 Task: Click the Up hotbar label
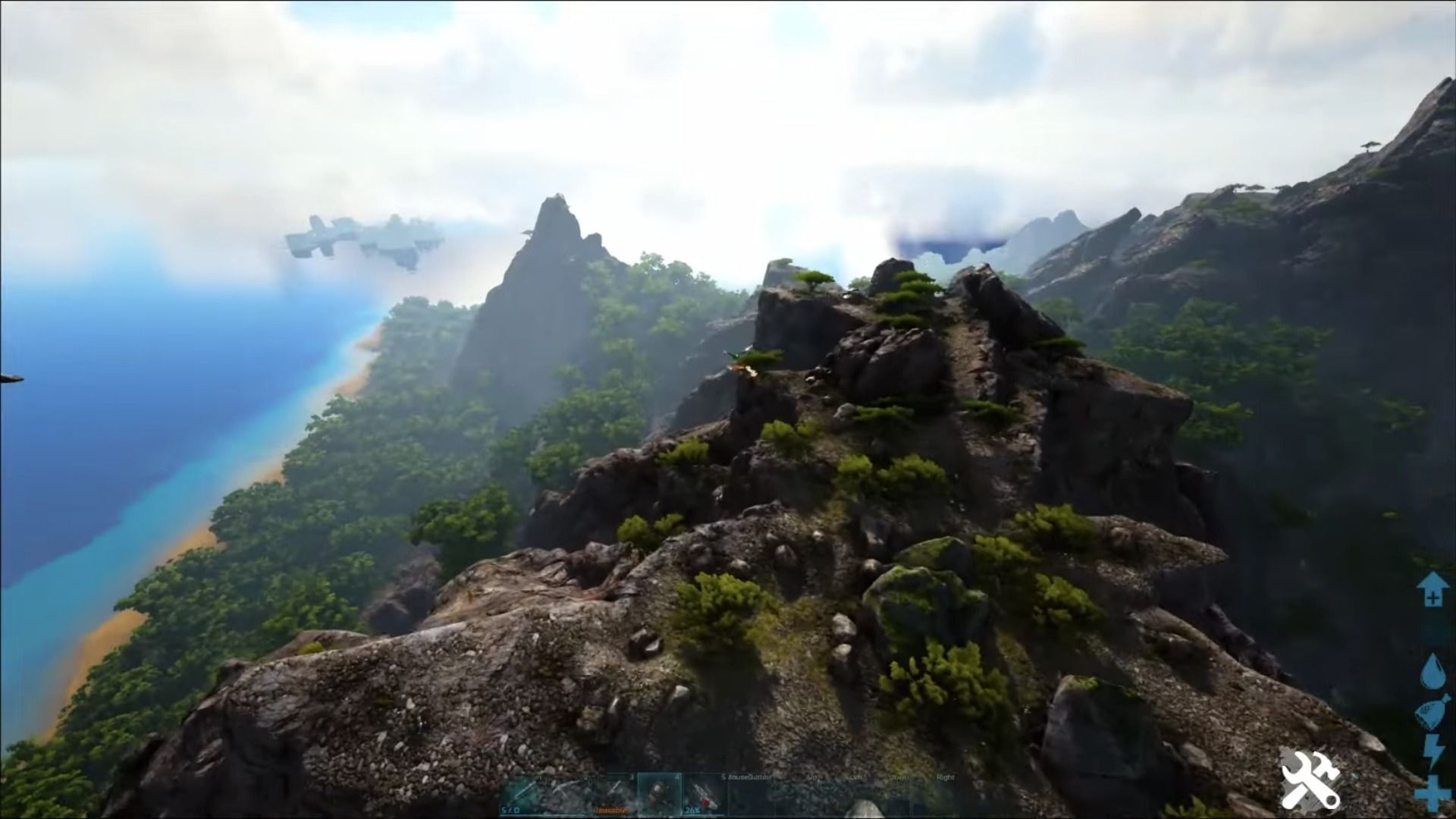coord(812,777)
